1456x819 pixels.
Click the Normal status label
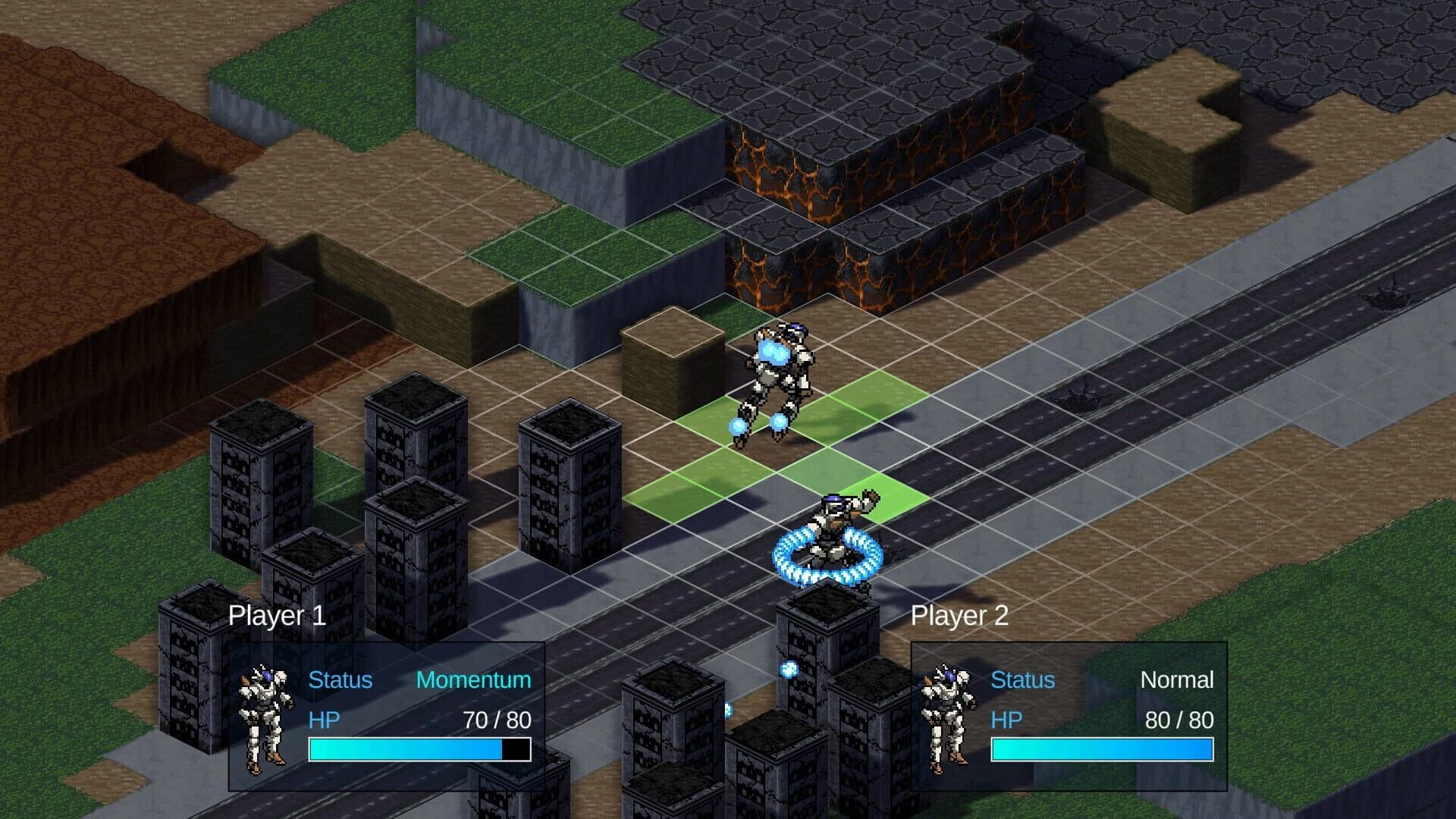click(x=1176, y=680)
